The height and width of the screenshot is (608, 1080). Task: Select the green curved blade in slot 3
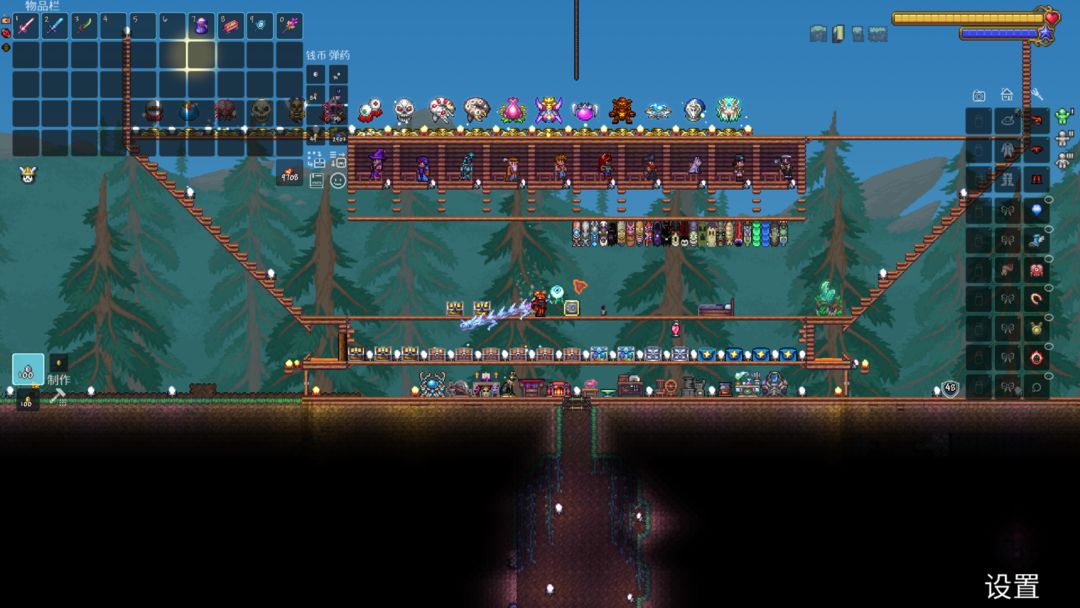coord(85,26)
